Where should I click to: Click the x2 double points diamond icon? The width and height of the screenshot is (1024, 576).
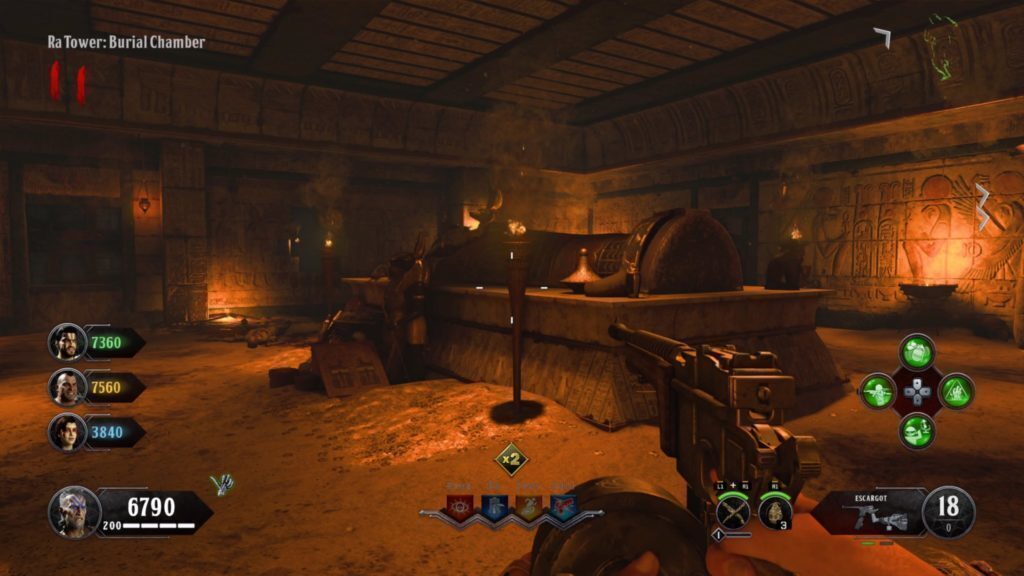point(512,460)
